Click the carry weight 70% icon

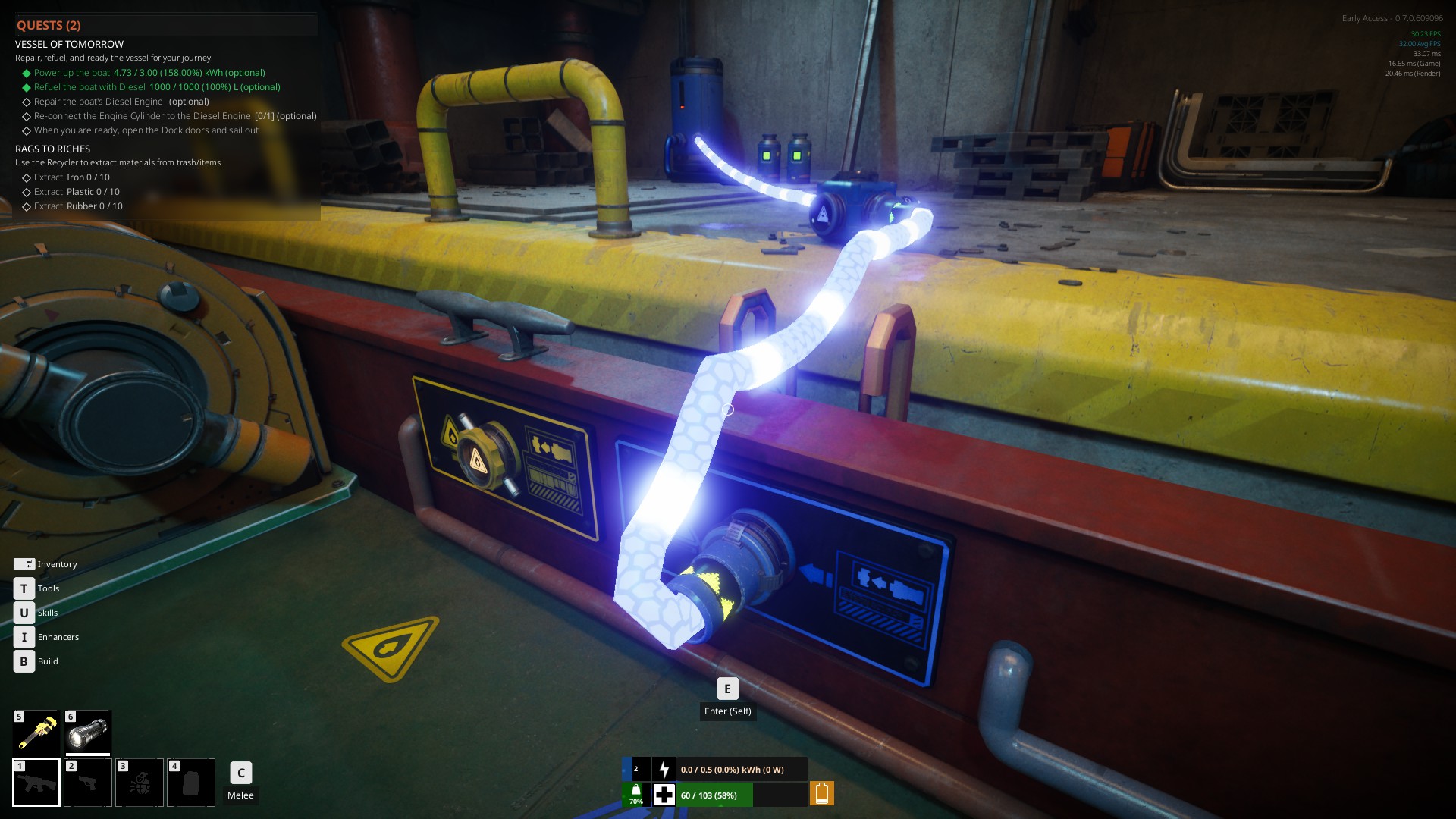pyautogui.click(x=635, y=794)
